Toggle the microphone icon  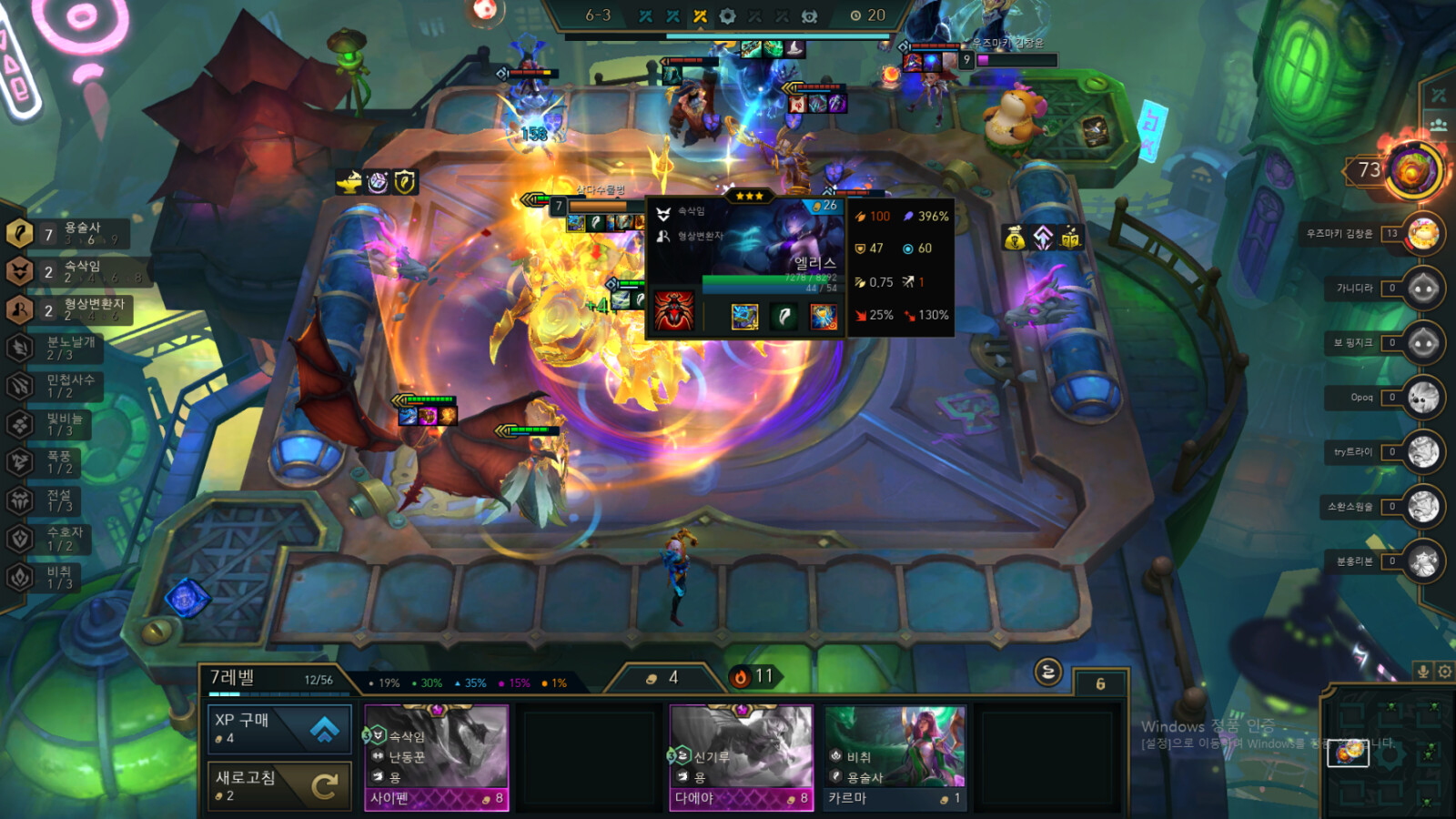(1423, 672)
